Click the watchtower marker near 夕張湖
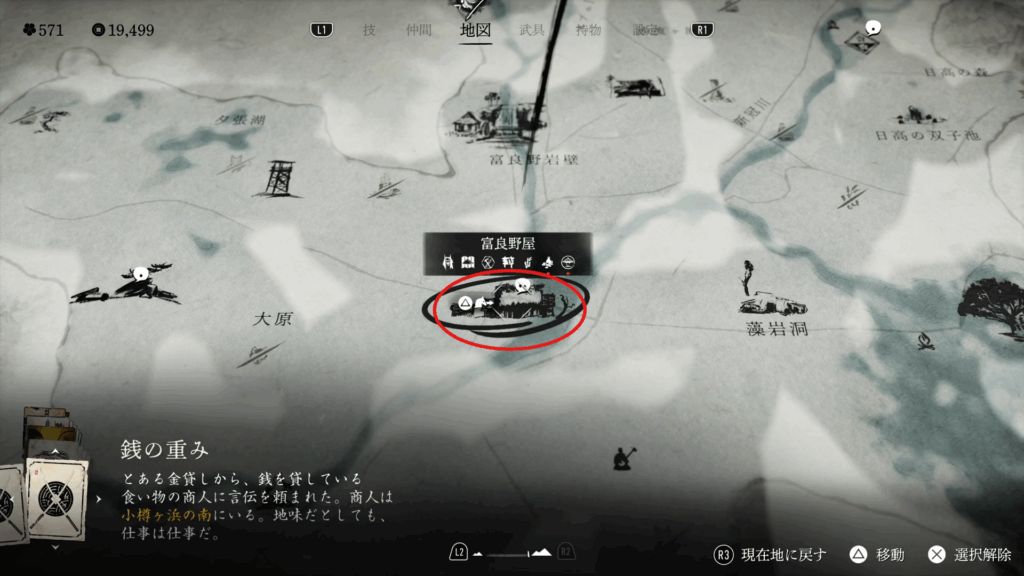Image resolution: width=1024 pixels, height=576 pixels. [277, 179]
